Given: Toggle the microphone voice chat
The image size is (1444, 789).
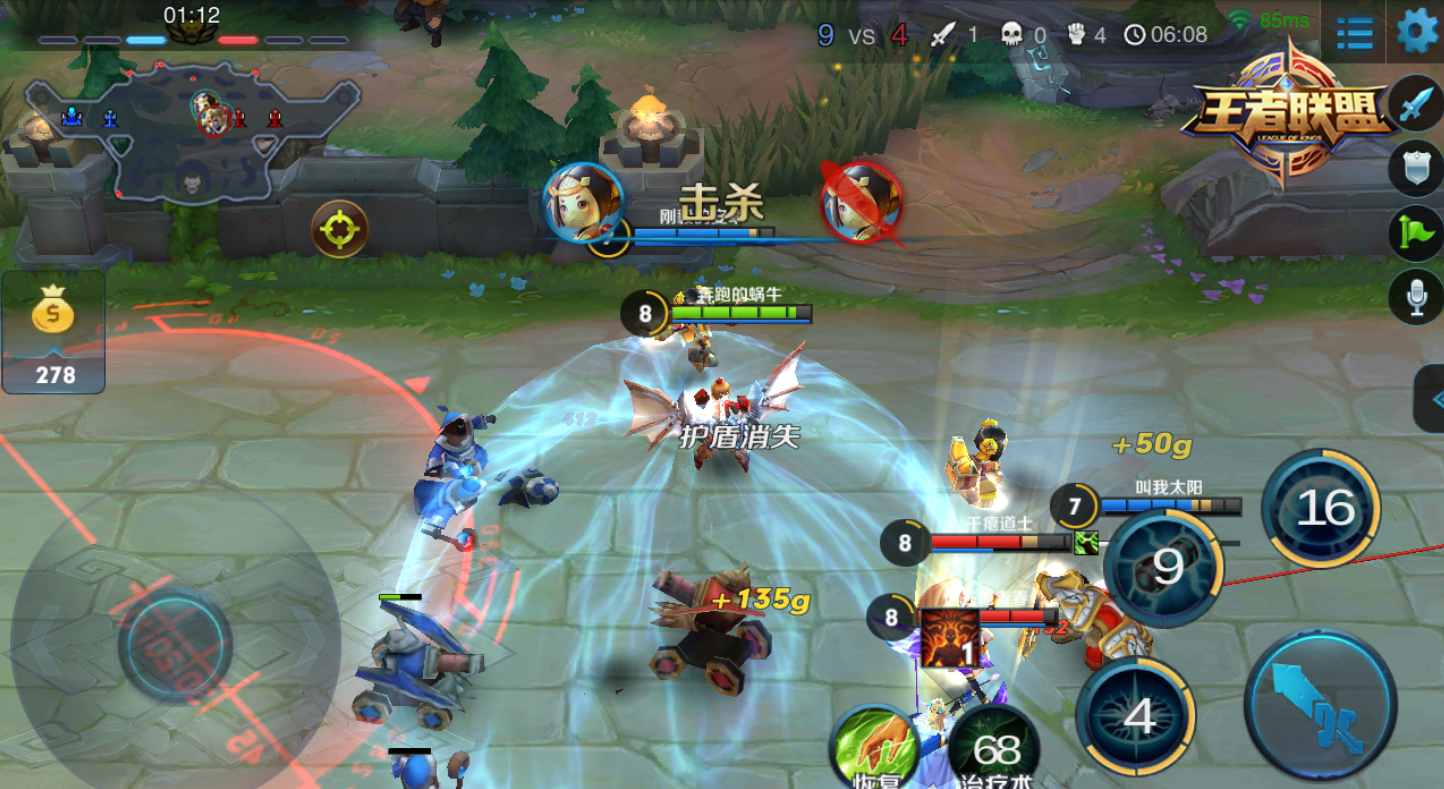Looking at the screenshot, I should click(x=1416, y=296).
